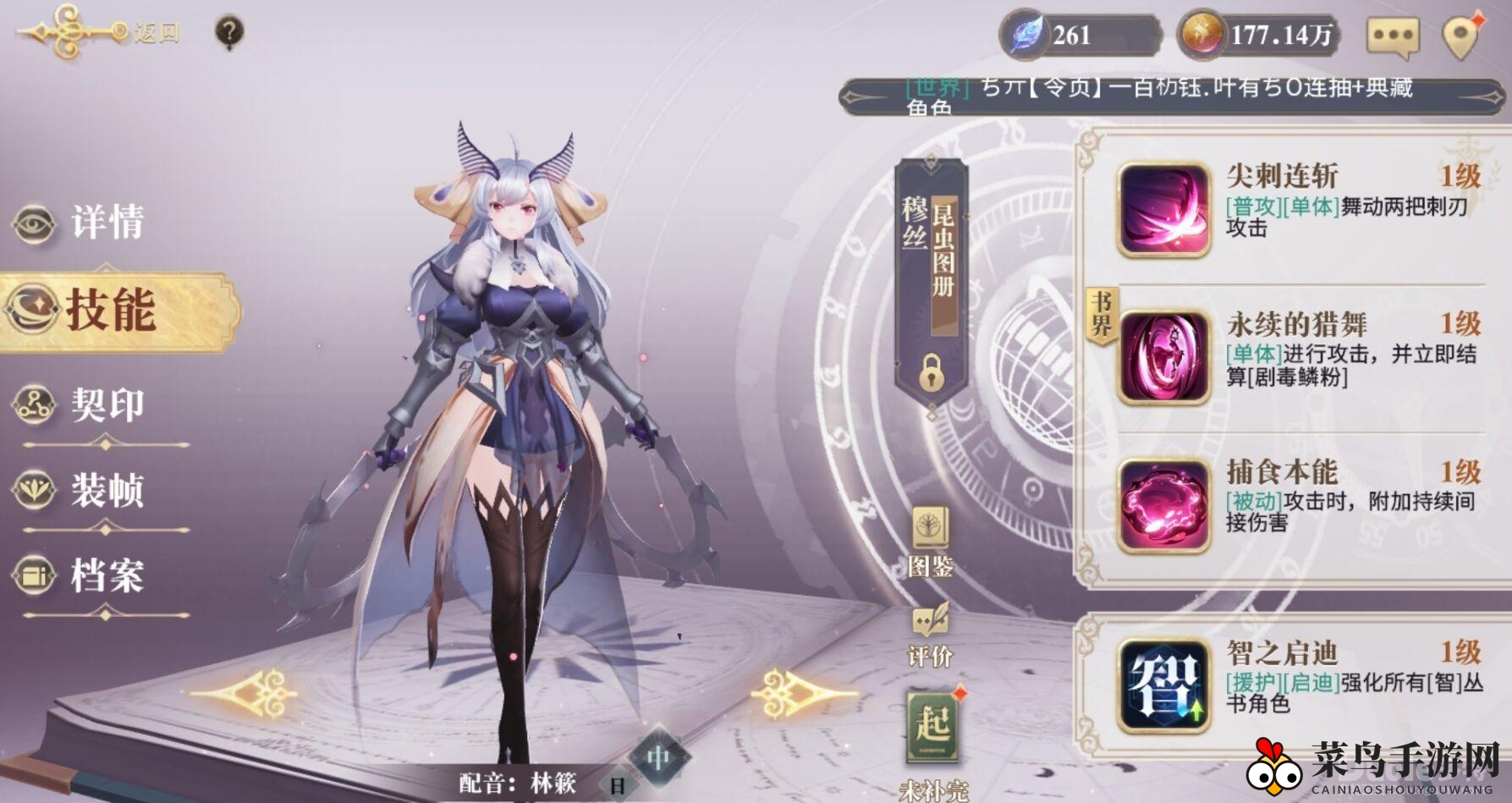This screenshot has height=803, width=1512.
Task: Select the 永续的猎舞 skill icon
Action: (1163, 357)
